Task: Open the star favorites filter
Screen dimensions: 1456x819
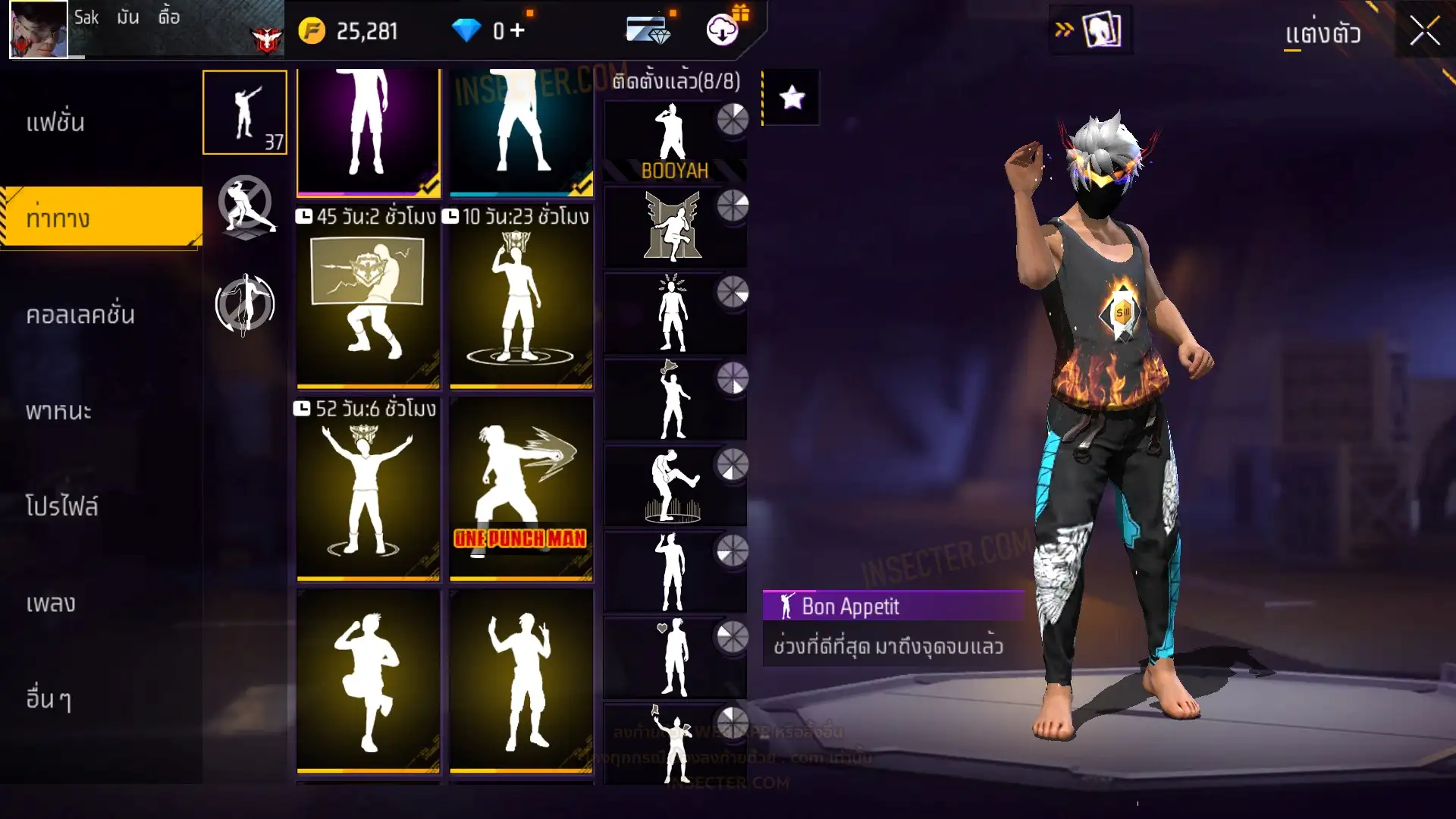Action: pos(792,98)
